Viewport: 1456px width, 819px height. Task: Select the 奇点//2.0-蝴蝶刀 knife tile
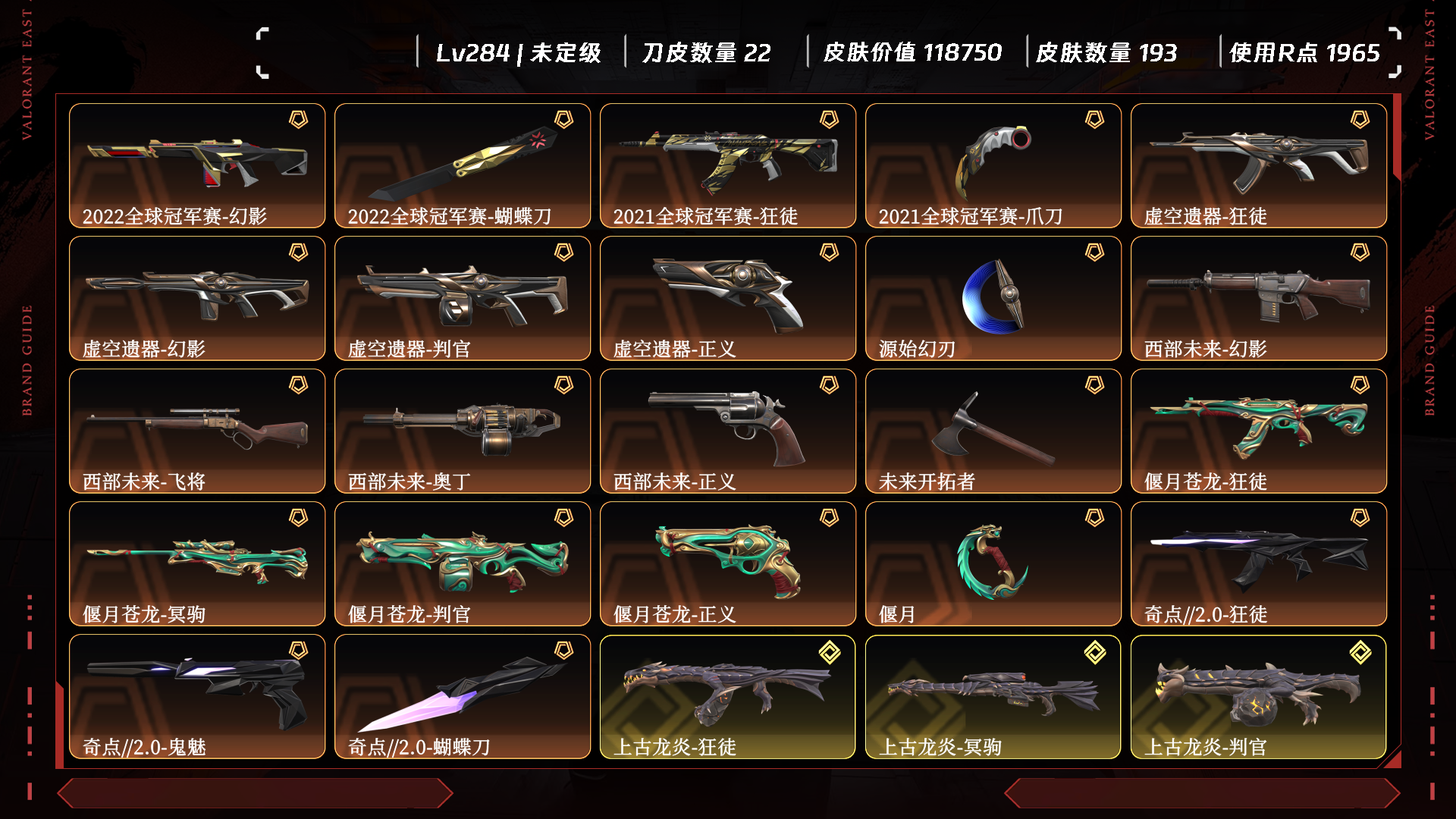pos(463,696)
